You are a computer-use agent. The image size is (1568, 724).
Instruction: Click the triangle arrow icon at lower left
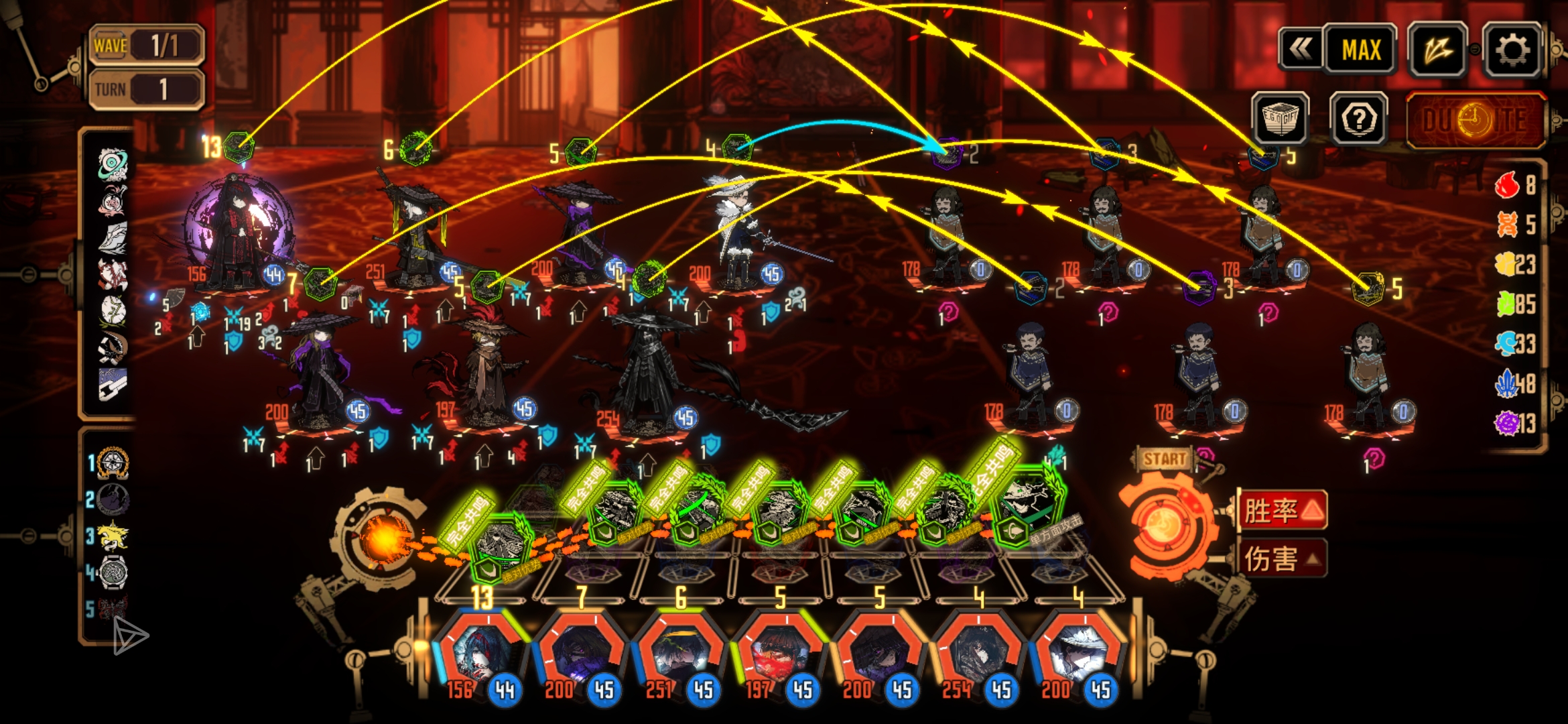(x=129, y=636)
